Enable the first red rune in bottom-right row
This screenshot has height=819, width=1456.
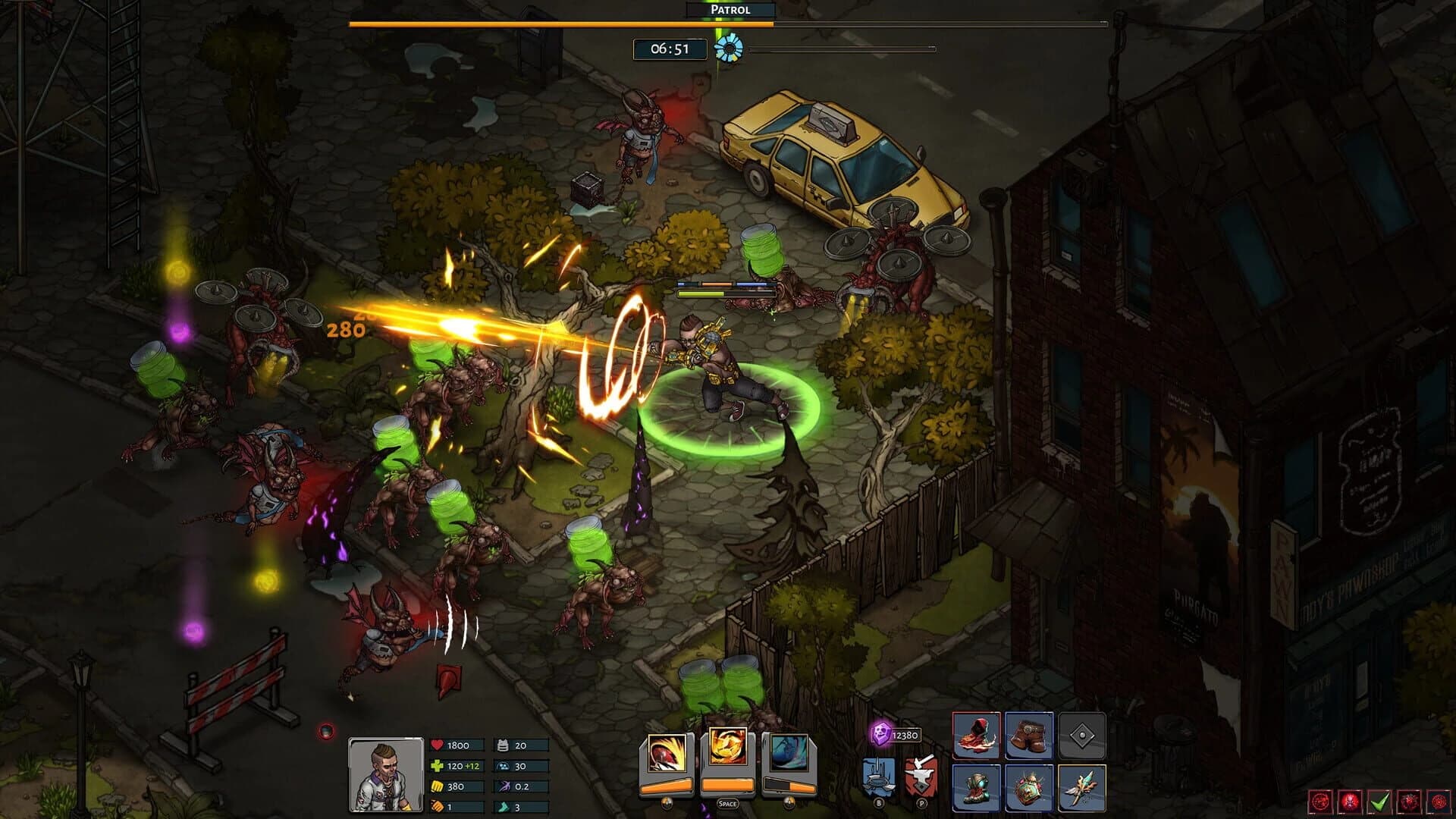[1320, 801]
